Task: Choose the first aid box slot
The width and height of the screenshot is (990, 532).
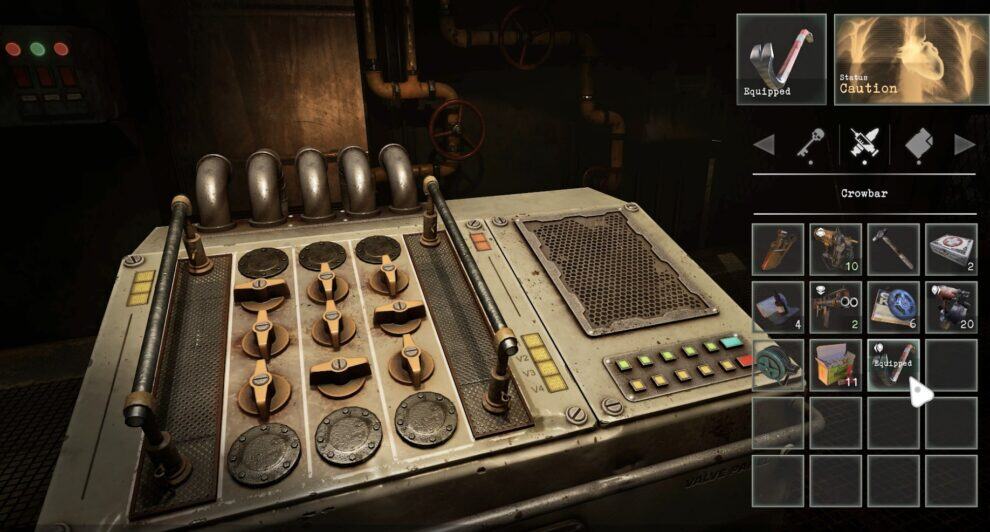Action: tap(951, 249)
